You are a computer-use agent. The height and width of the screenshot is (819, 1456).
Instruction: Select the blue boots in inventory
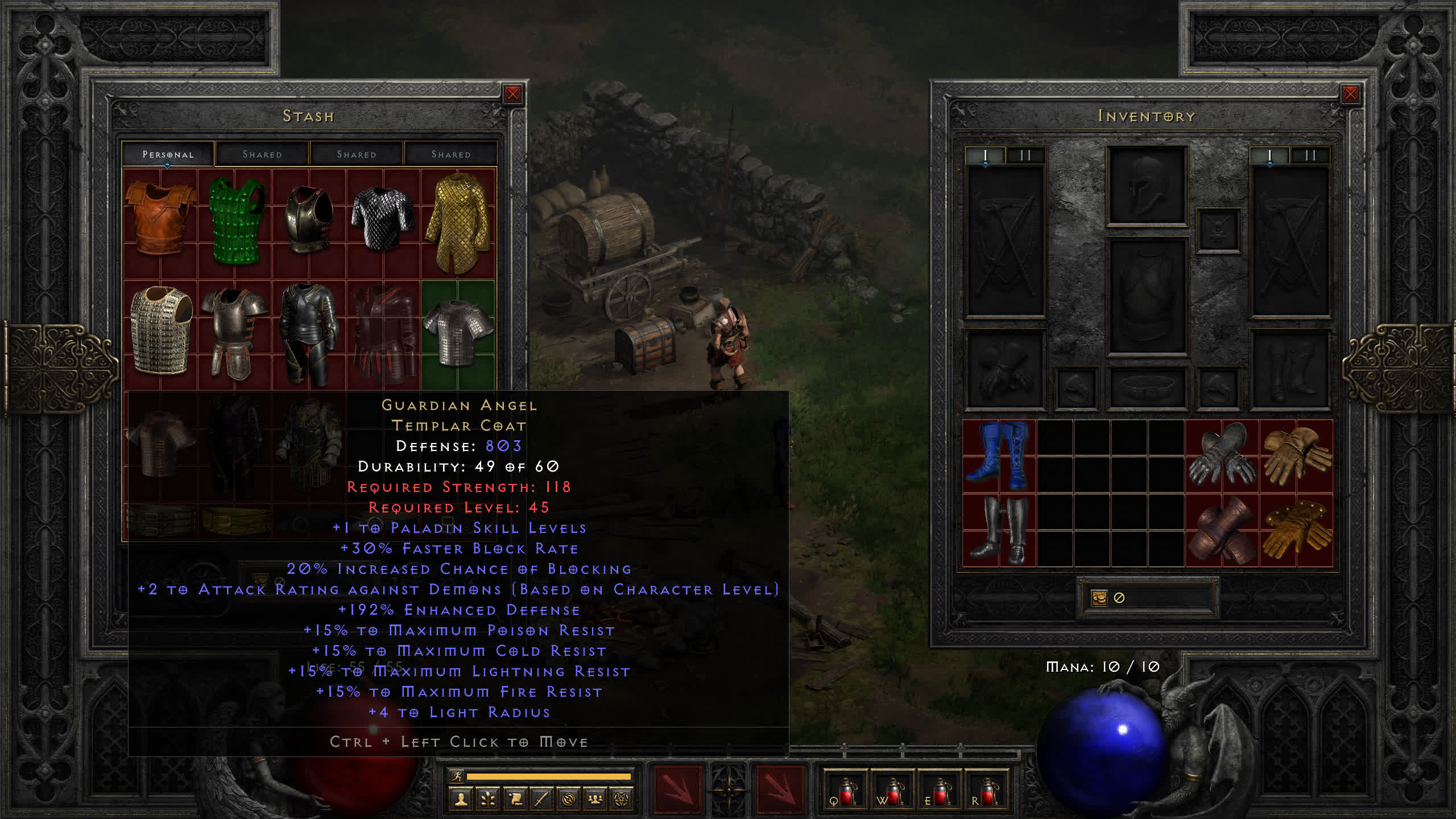(999, 456)
